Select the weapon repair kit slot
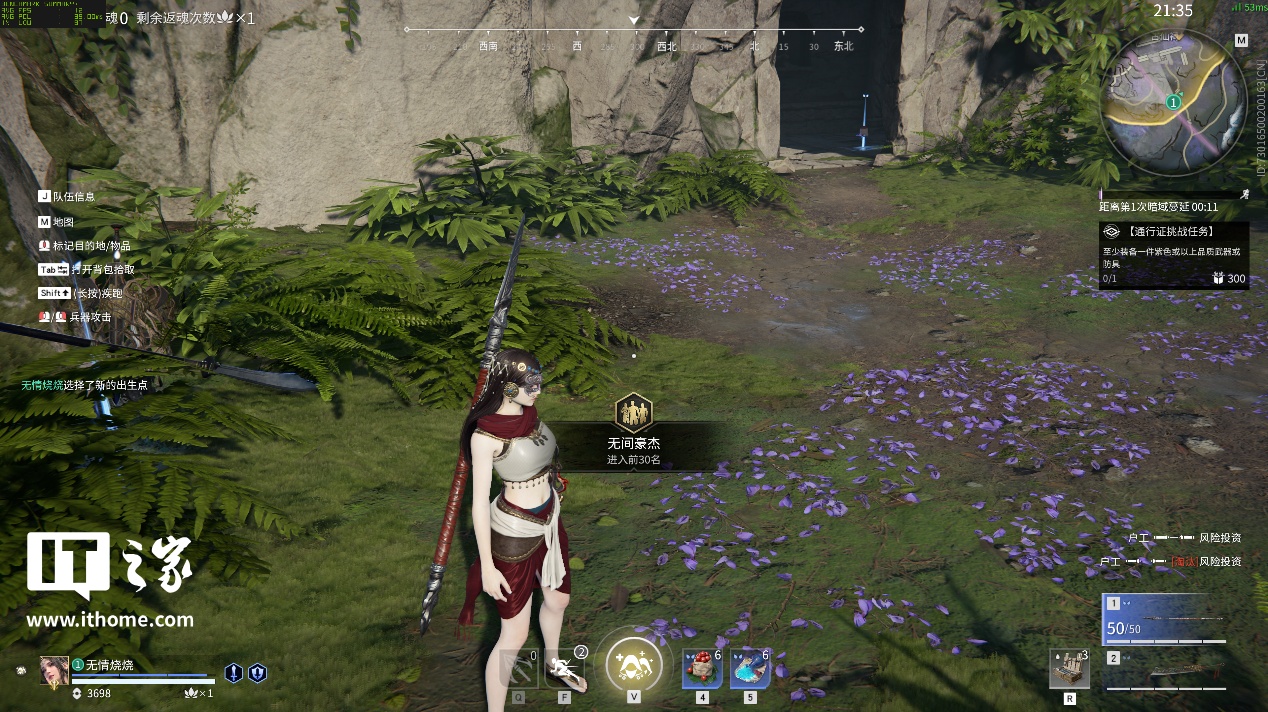 coord(1069,669)
